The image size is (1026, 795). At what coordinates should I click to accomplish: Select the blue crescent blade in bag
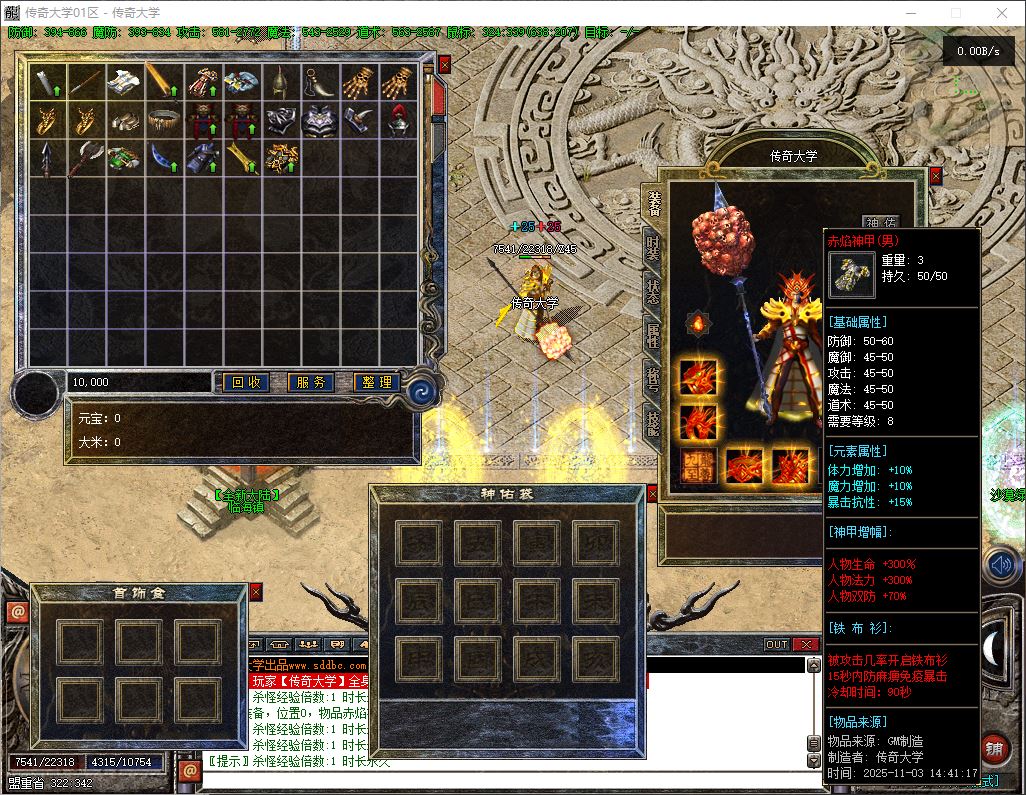164,158
